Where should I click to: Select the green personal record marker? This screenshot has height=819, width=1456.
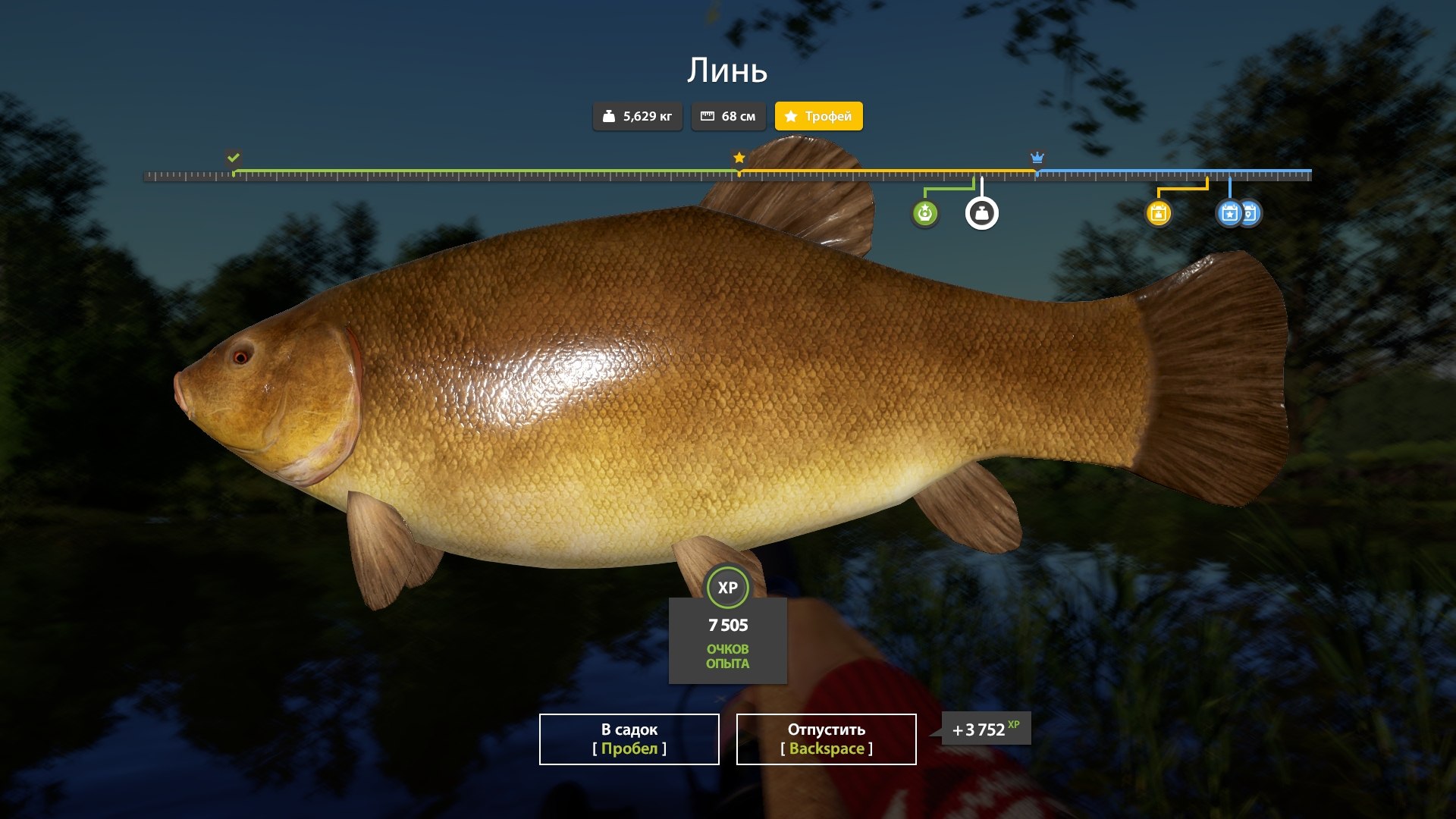point(924,213)
